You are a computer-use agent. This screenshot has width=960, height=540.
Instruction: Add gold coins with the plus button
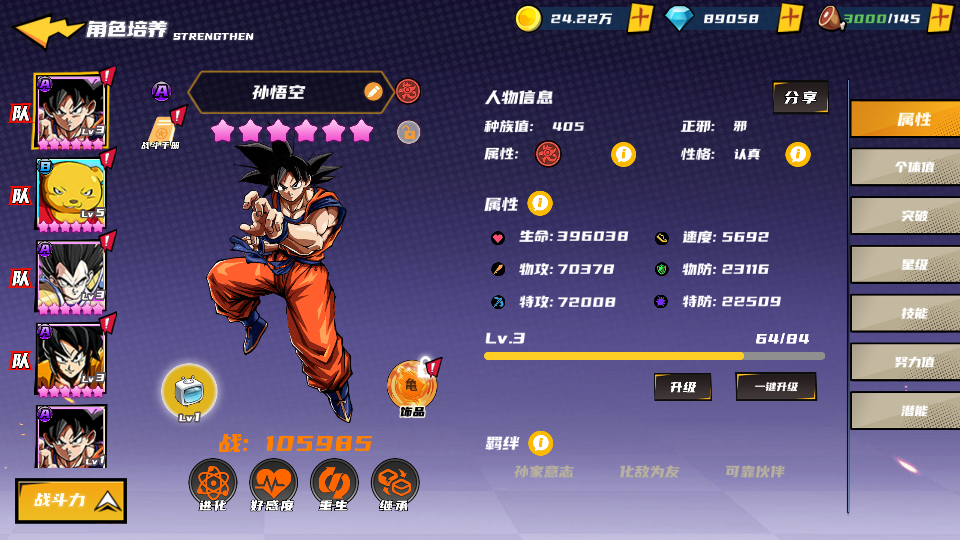point(640,18)
